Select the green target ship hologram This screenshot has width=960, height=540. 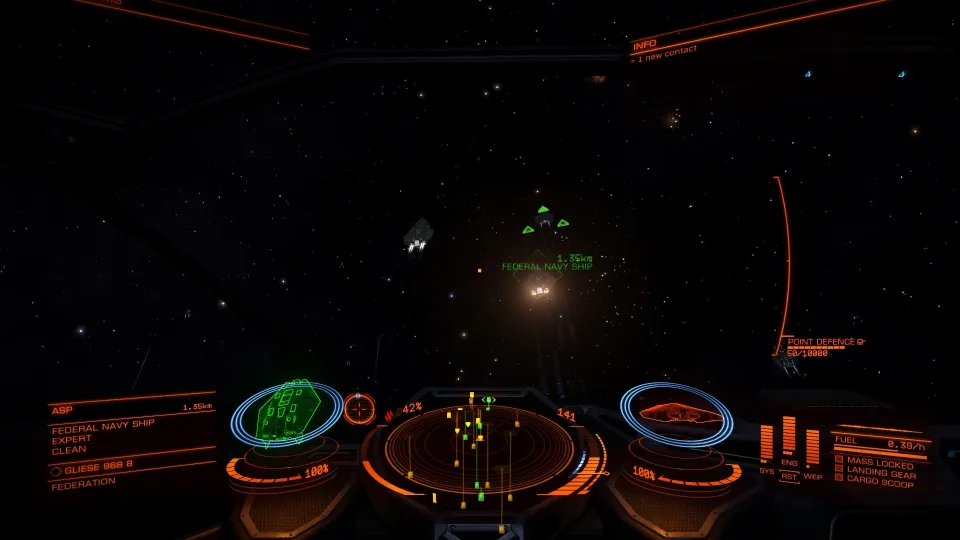click(x=288, y=410)
